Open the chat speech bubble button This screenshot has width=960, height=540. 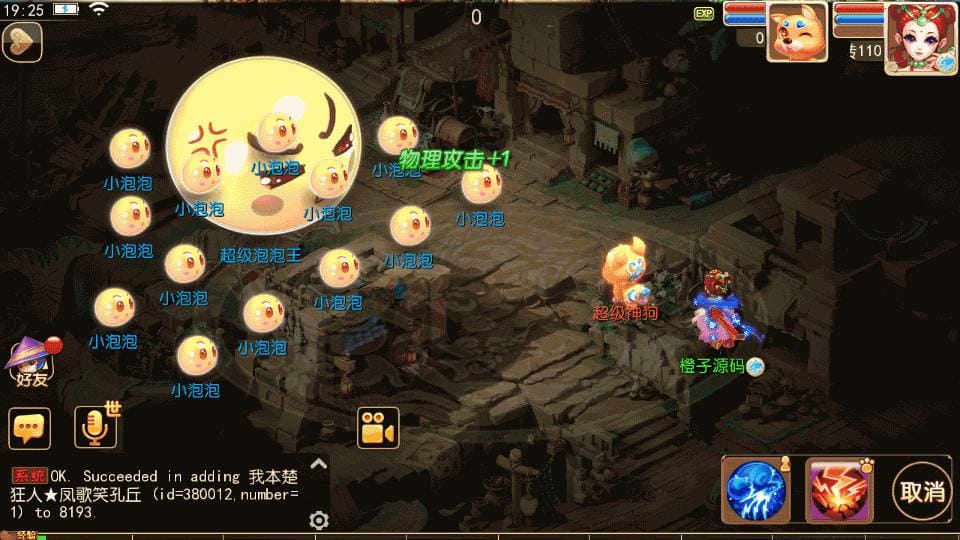pos(30,428)
